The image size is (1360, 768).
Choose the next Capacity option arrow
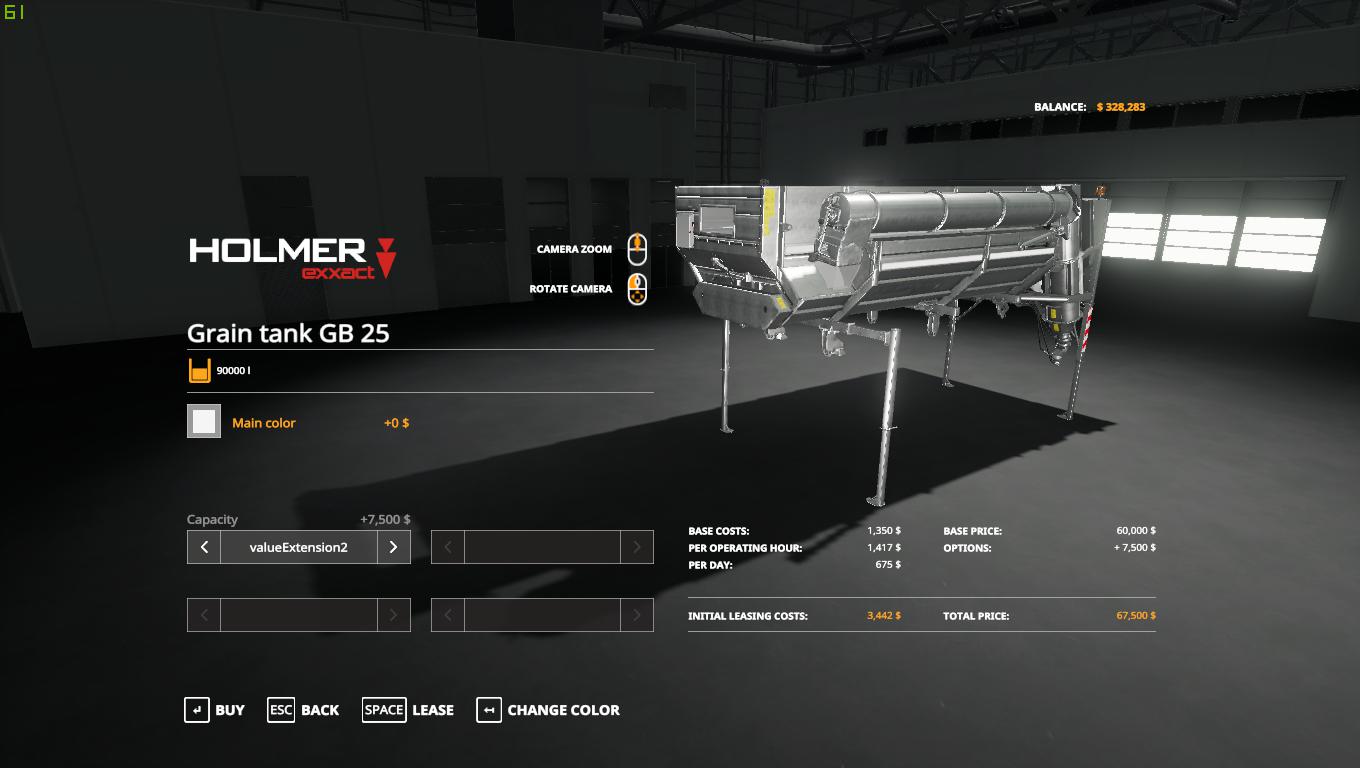pyautogui.click(x=393, y=547)
